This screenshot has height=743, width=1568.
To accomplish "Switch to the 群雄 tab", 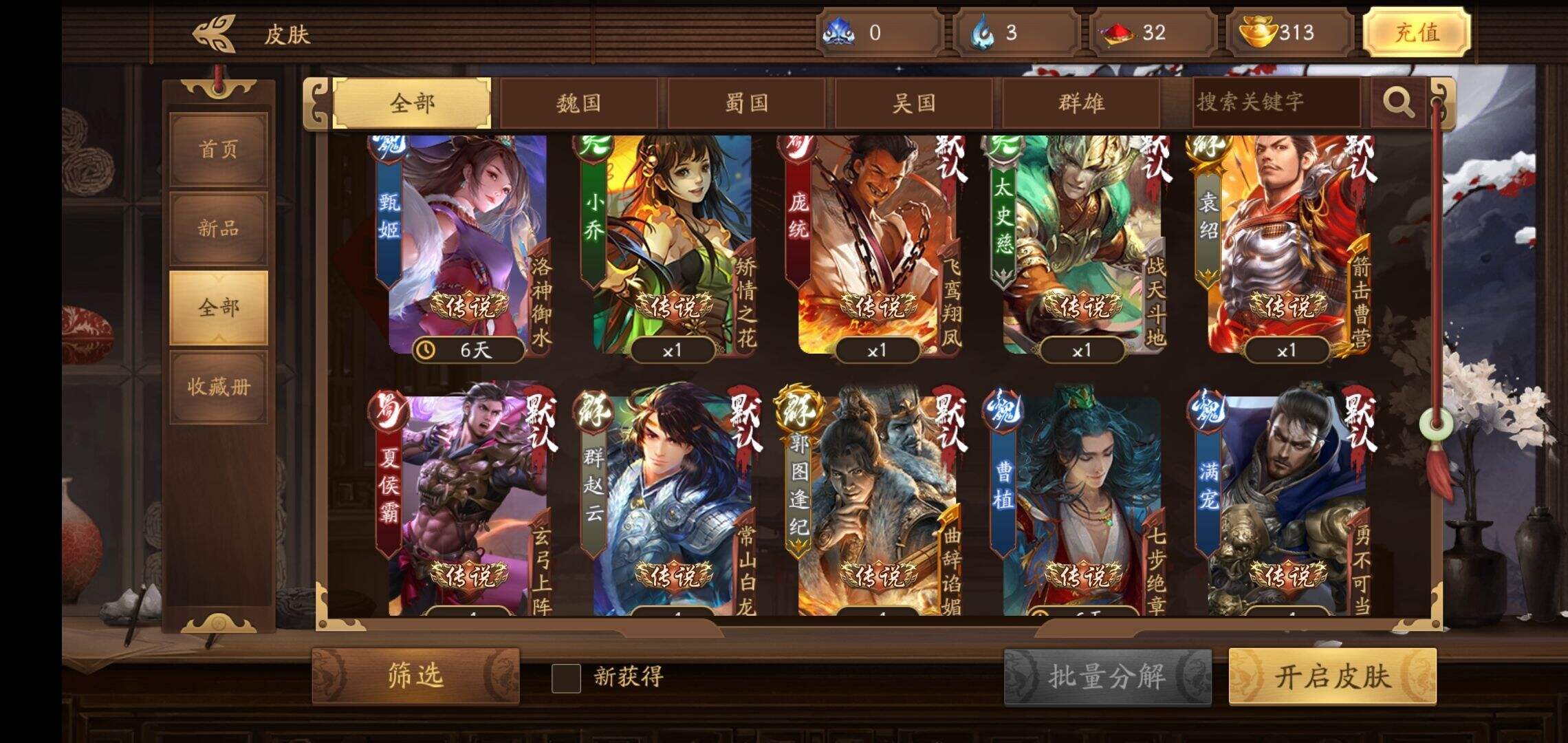I will [x=1080, y=103].
